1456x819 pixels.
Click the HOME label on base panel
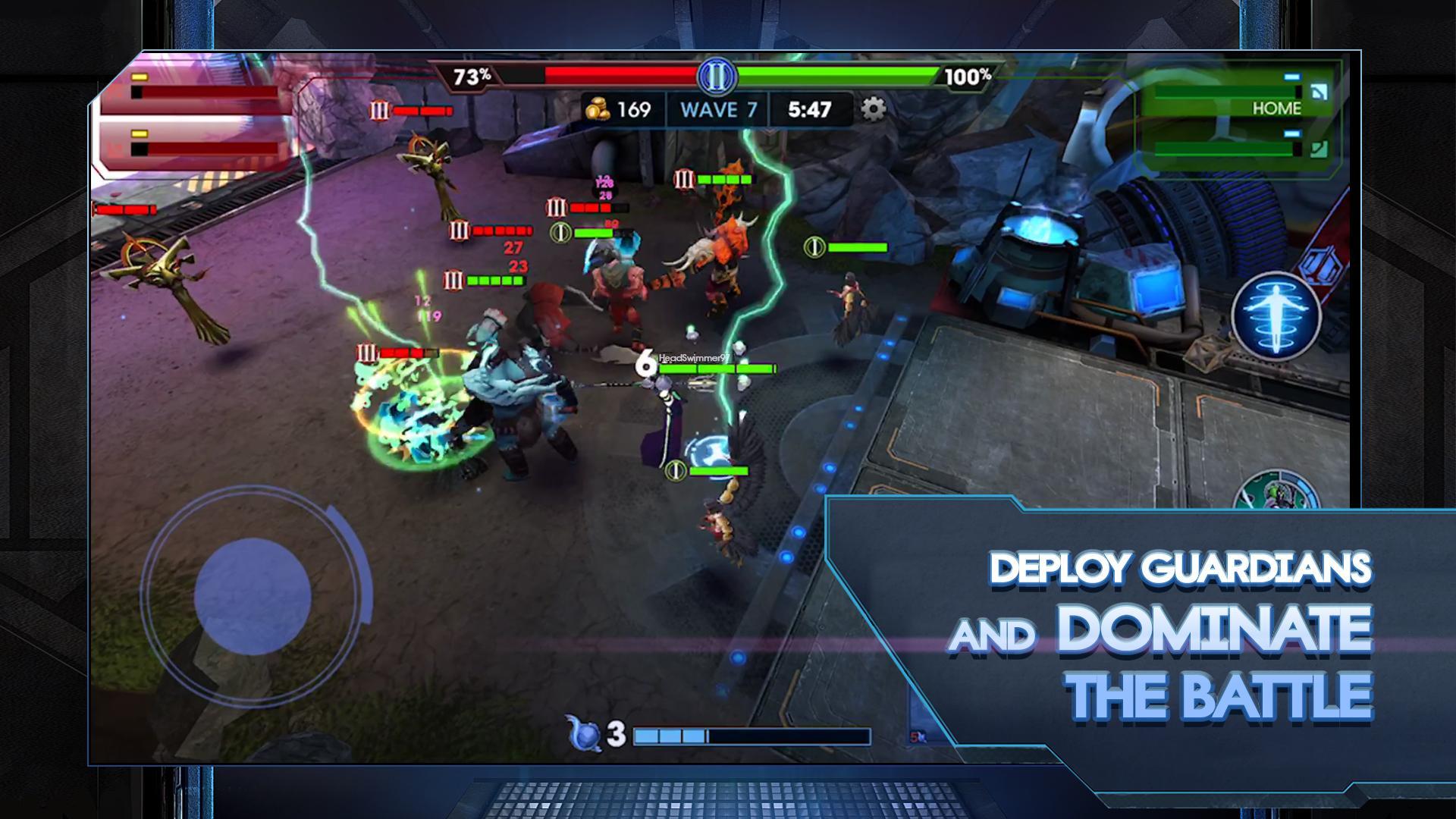pos(1277,108)
